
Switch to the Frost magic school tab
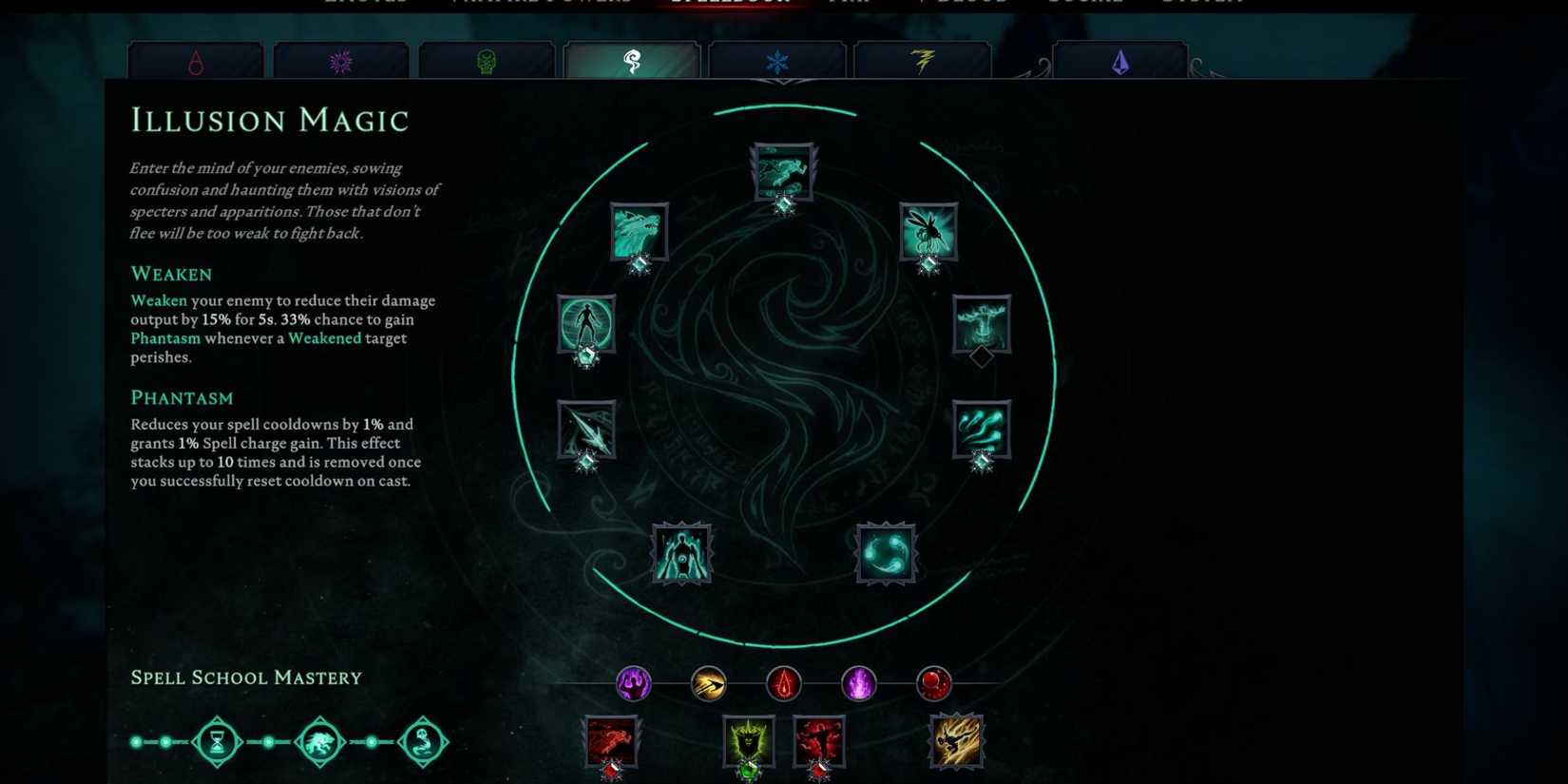777,60
